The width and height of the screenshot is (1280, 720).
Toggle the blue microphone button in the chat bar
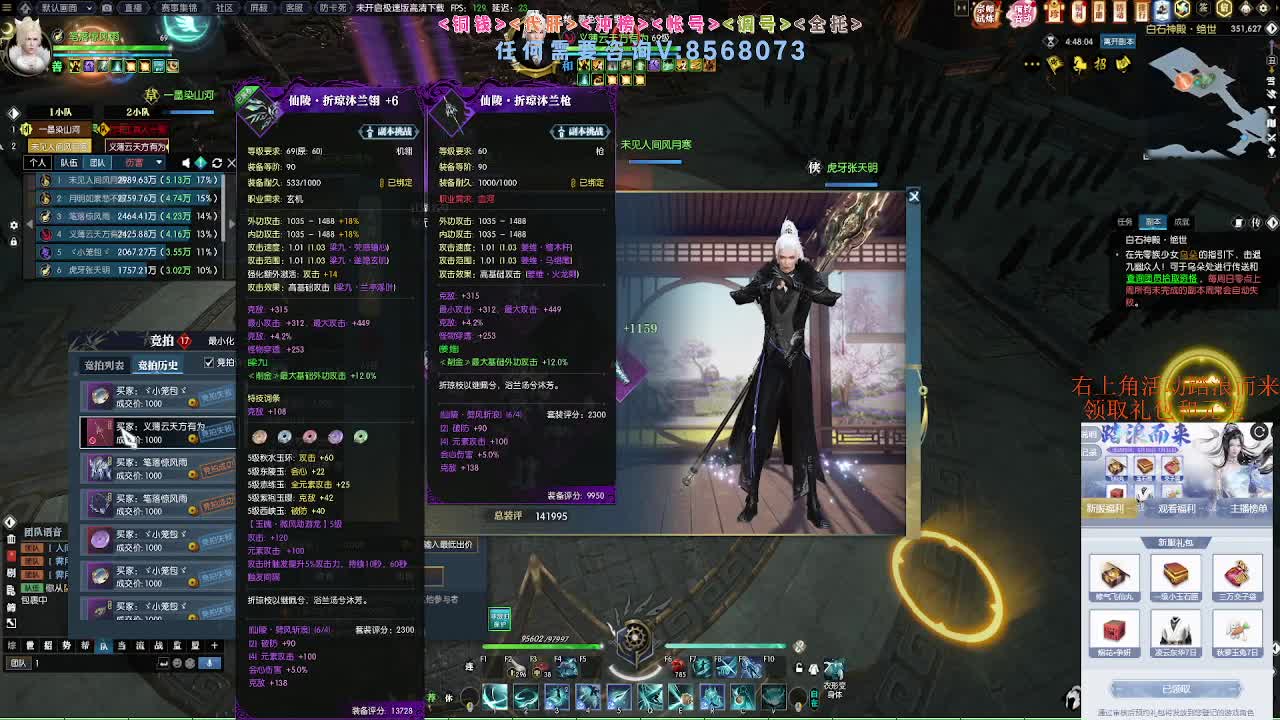point(208,663)
